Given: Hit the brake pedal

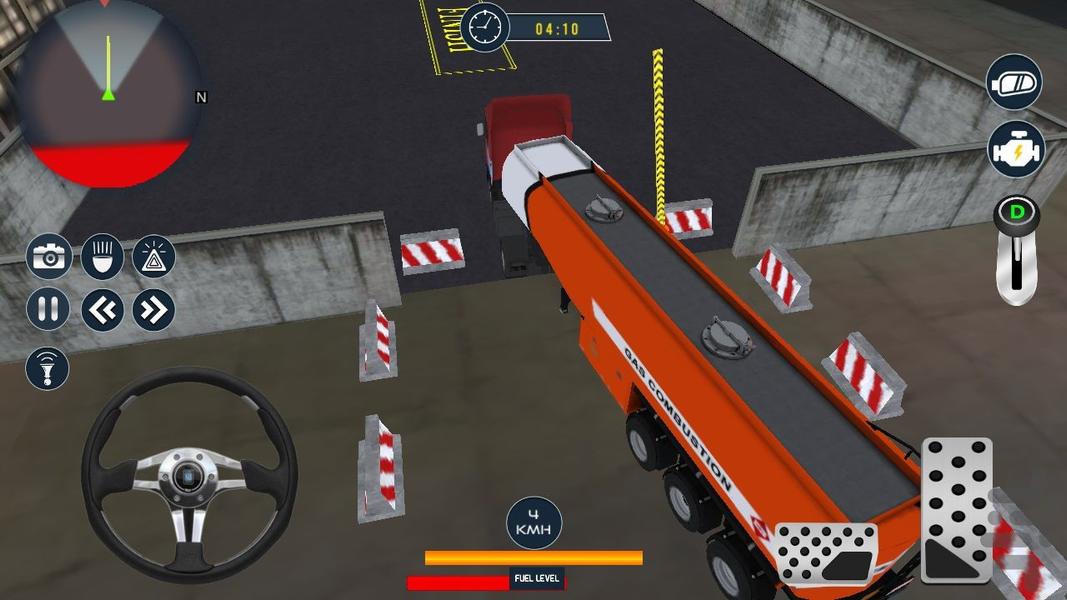Looking at the screenshot, I should coord(826,553).
